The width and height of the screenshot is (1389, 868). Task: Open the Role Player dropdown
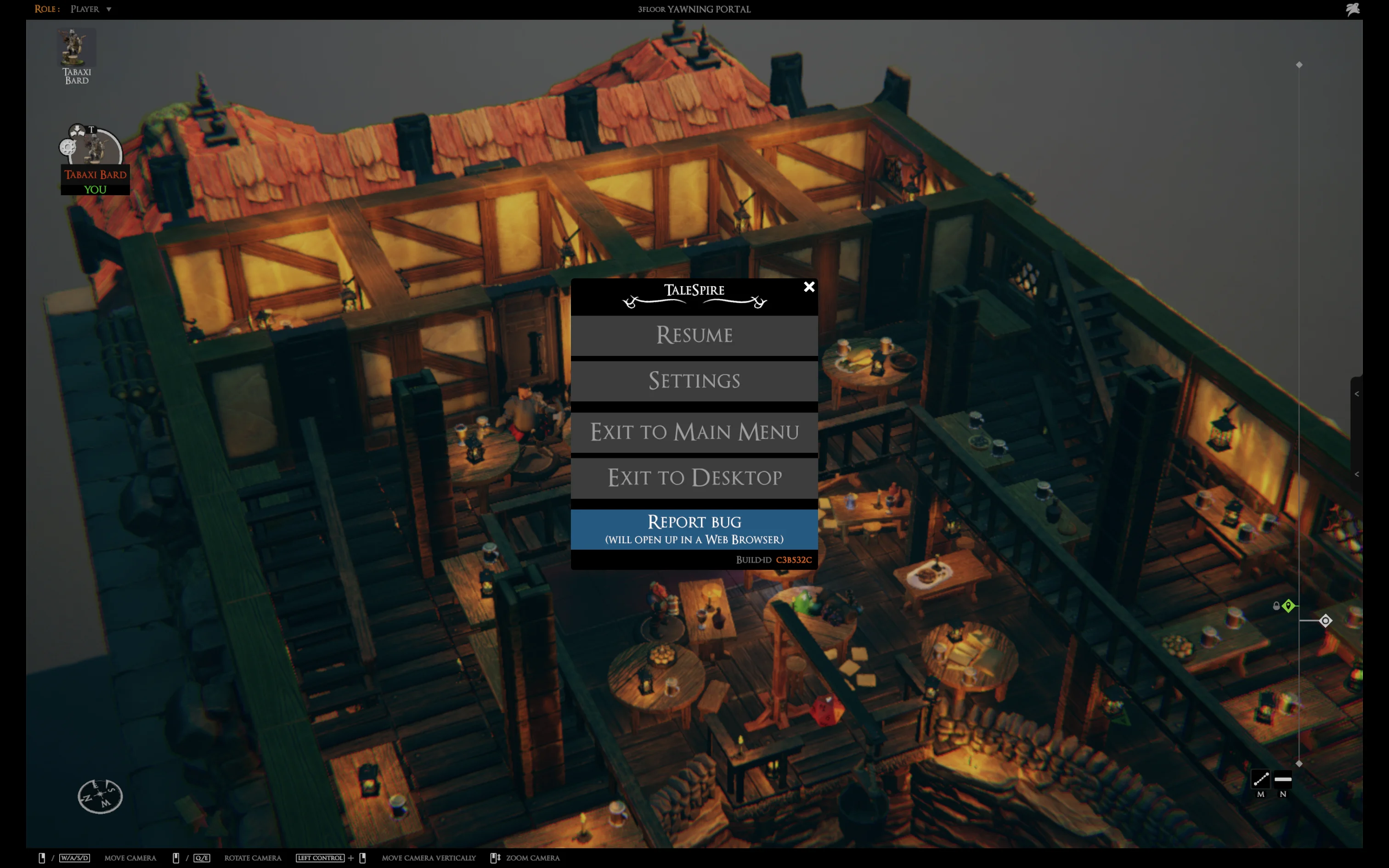pyautogui.click(x=90, y=9)
